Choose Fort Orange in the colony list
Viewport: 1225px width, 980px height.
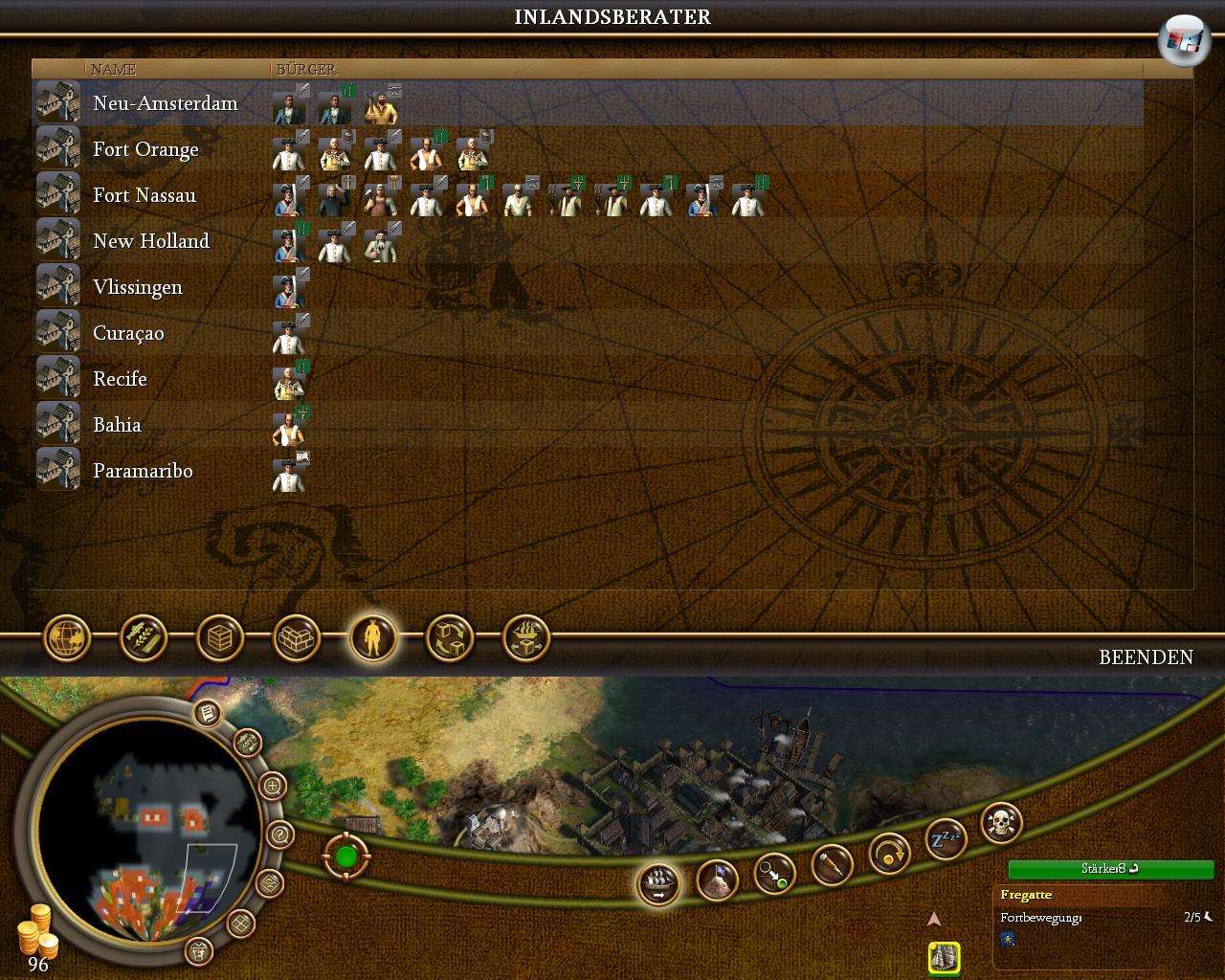coord(145,149)
